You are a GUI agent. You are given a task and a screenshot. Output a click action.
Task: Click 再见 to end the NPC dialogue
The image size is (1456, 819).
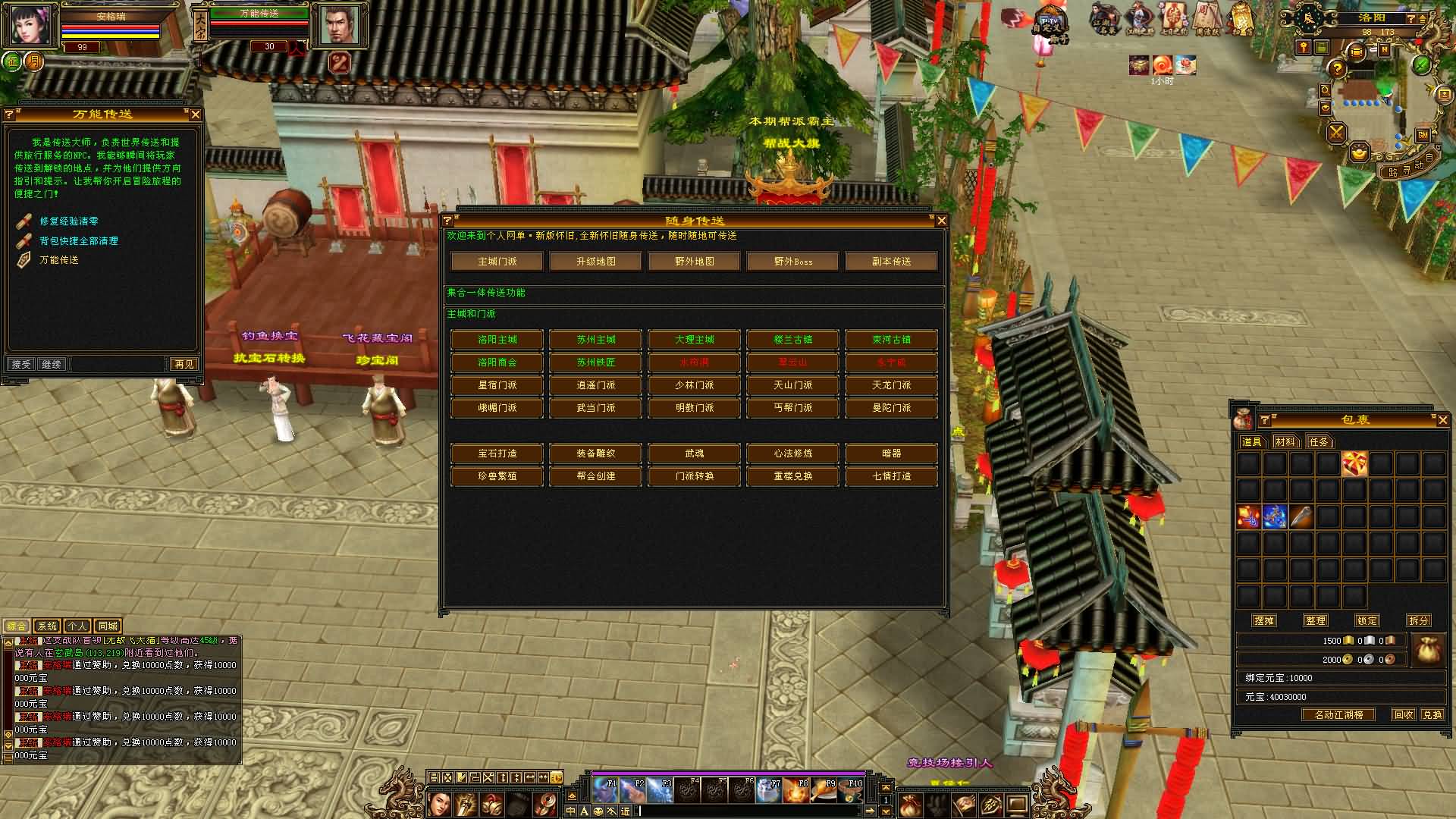point(184,365)
